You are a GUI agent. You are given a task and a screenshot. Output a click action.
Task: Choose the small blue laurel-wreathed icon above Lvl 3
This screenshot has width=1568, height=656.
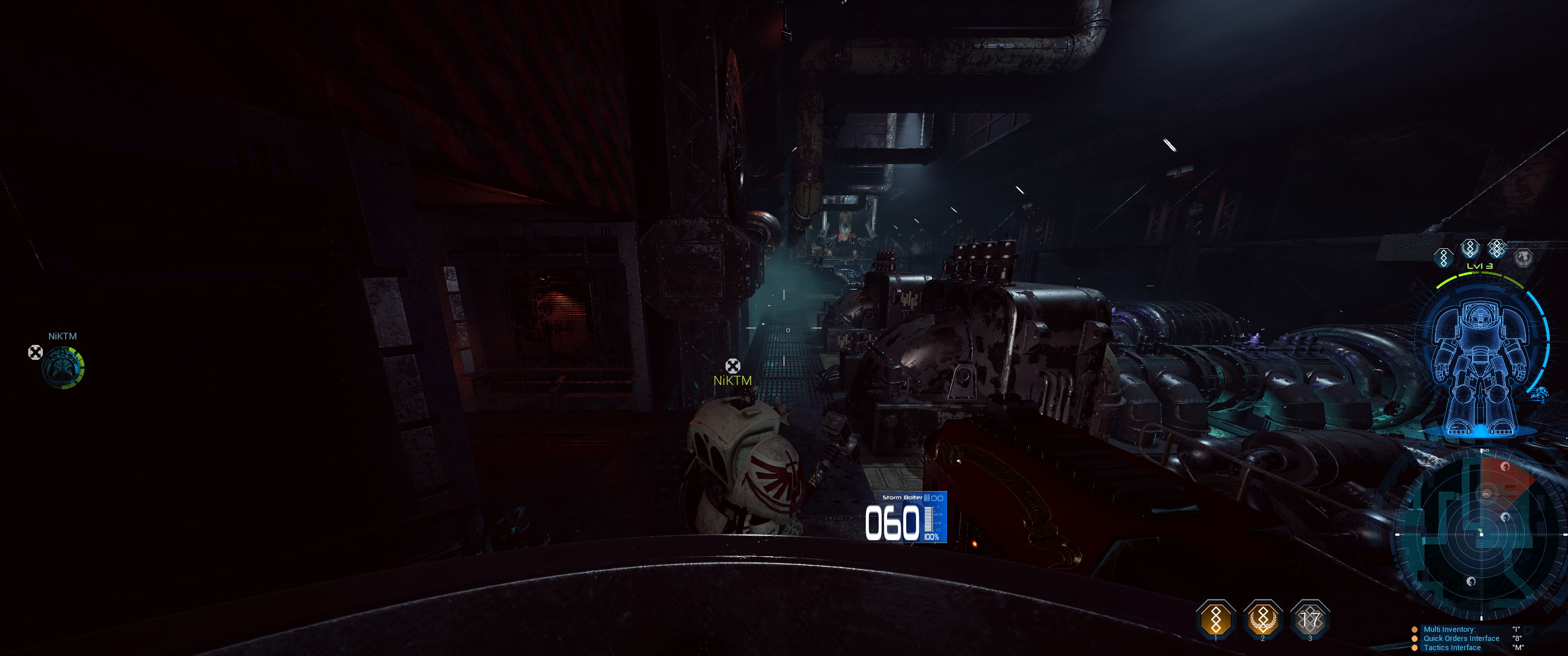coord(1470,248)
